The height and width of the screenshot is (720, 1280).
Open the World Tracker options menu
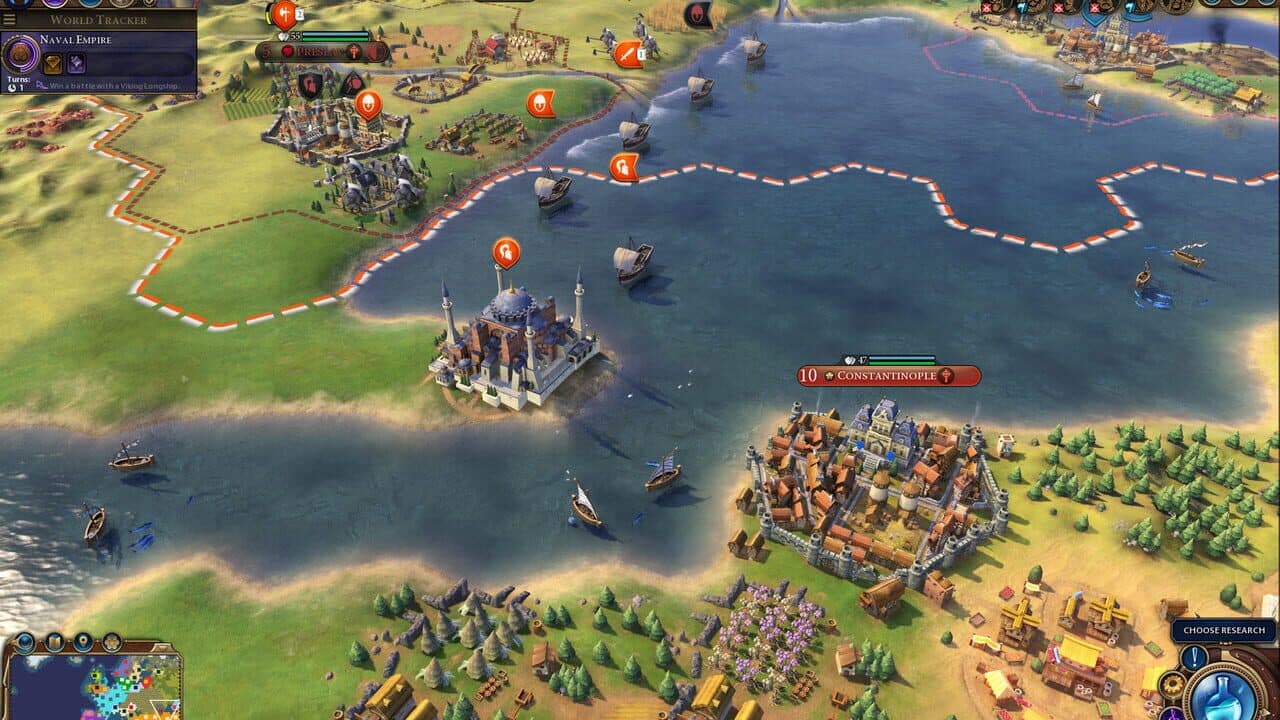coord(7,20)
